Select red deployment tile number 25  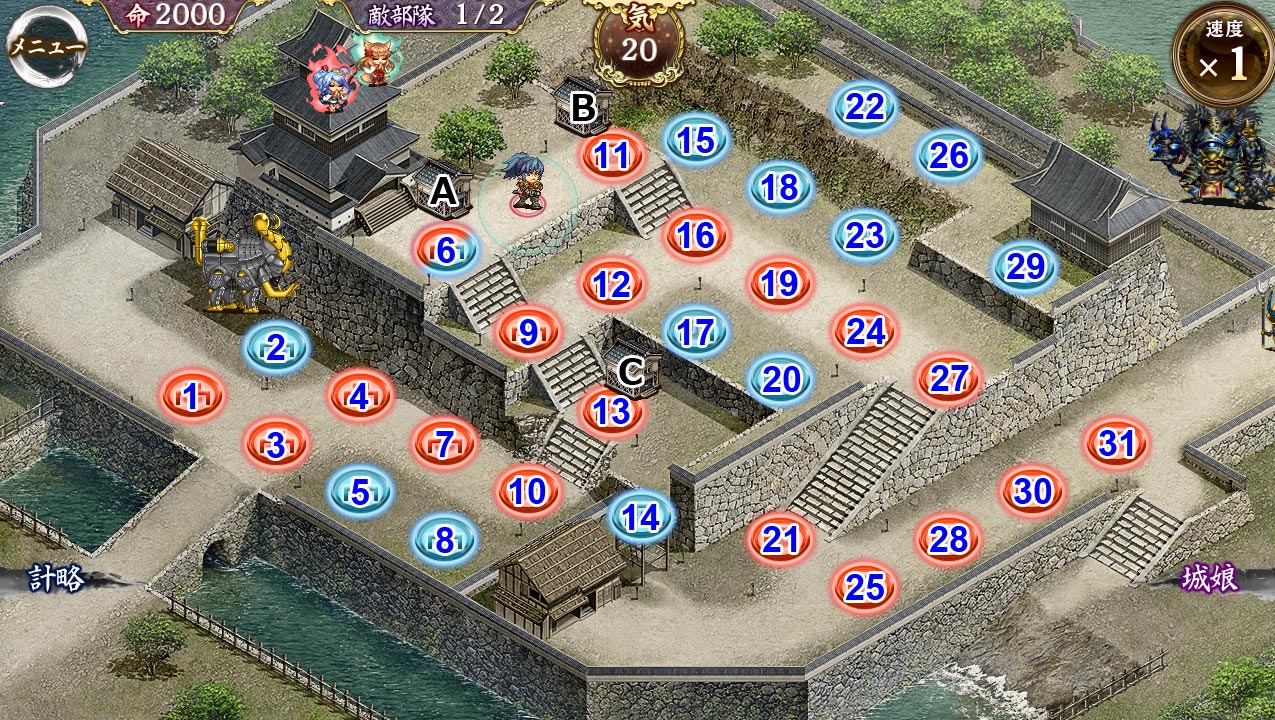coord(865,587)
